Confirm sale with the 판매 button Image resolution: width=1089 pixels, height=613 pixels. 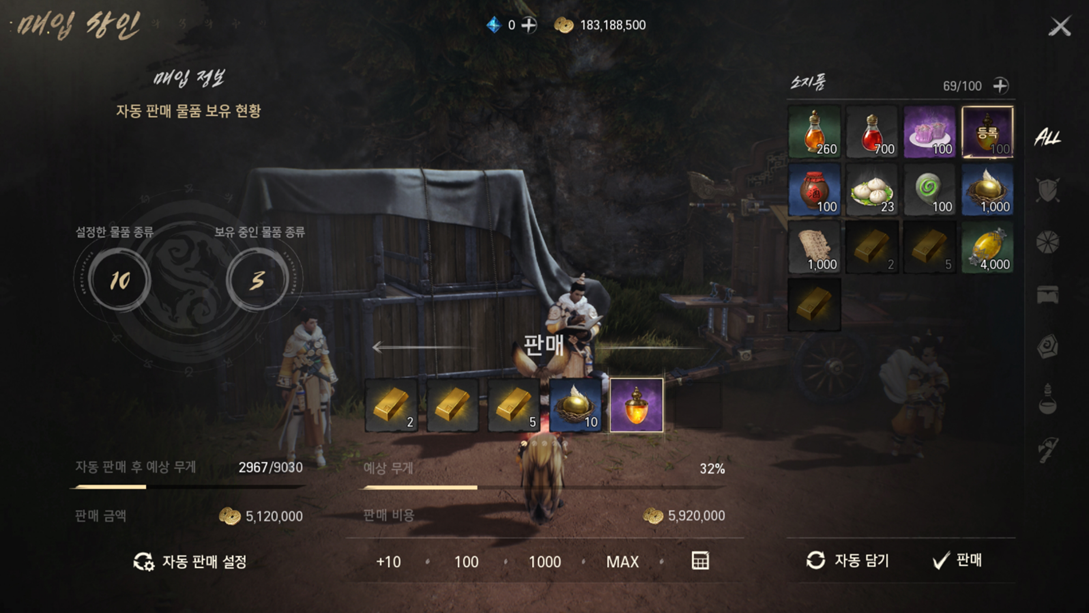click(958, 561)
